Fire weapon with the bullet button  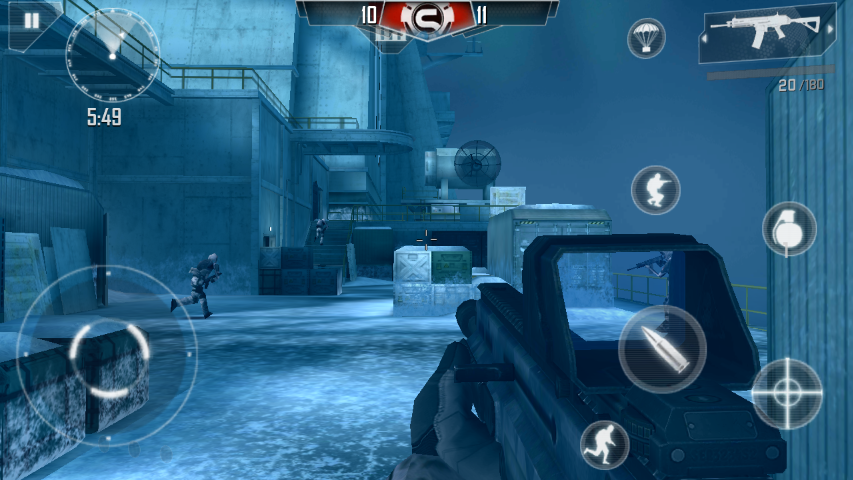(x=662, y=349)
